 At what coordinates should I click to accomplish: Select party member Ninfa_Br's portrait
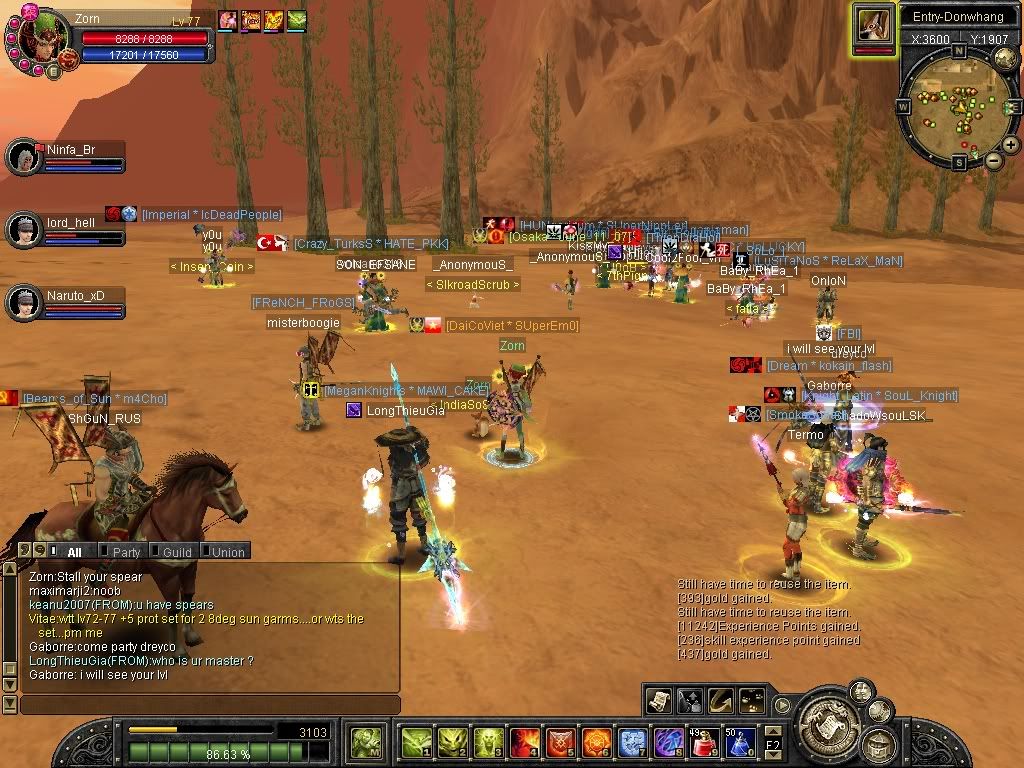coord(22,156)
